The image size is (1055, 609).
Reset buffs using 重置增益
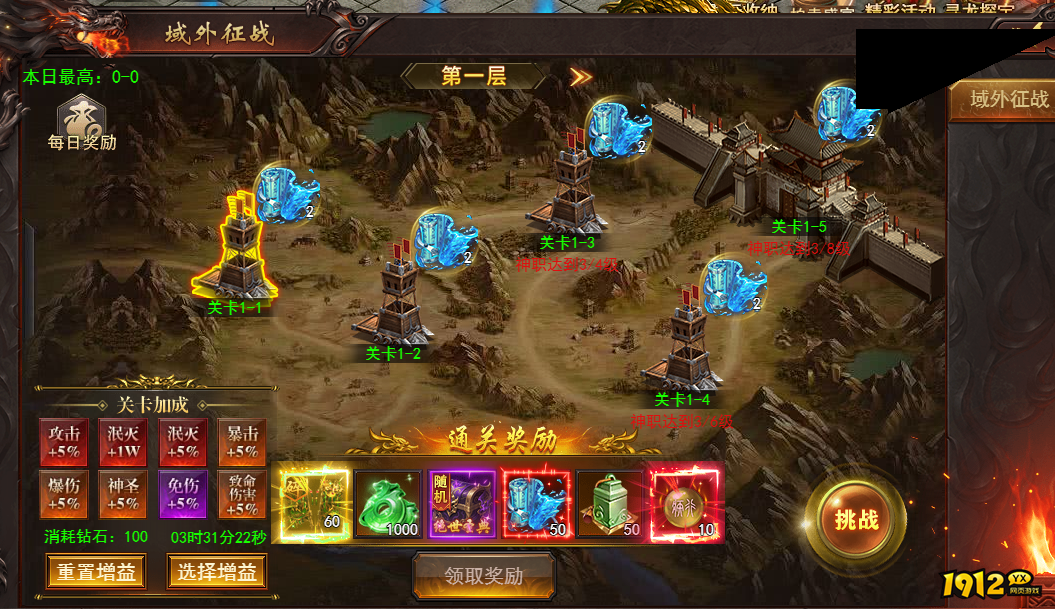click(x=96, y=572)
